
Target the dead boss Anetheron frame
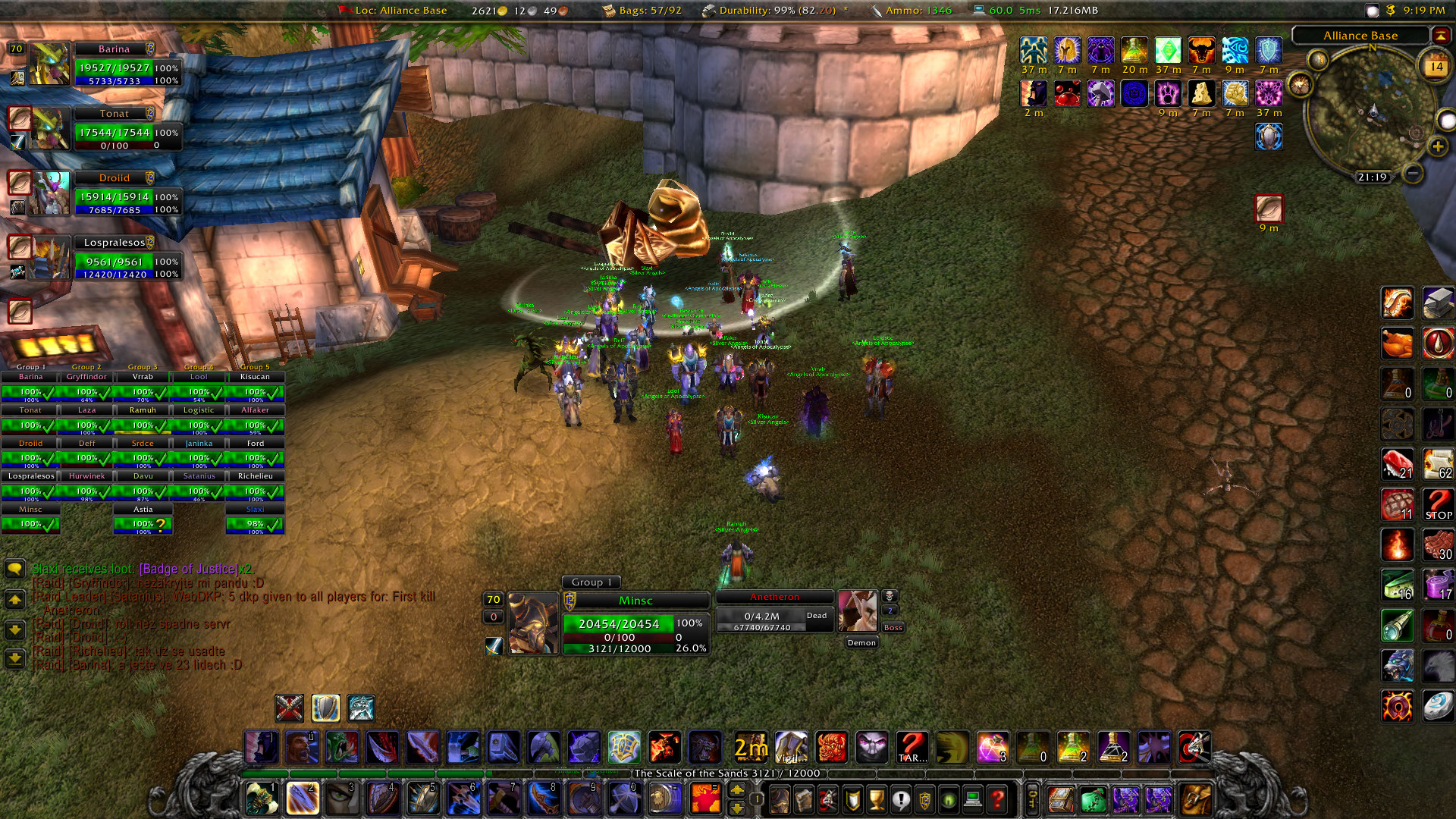(775, 612)
